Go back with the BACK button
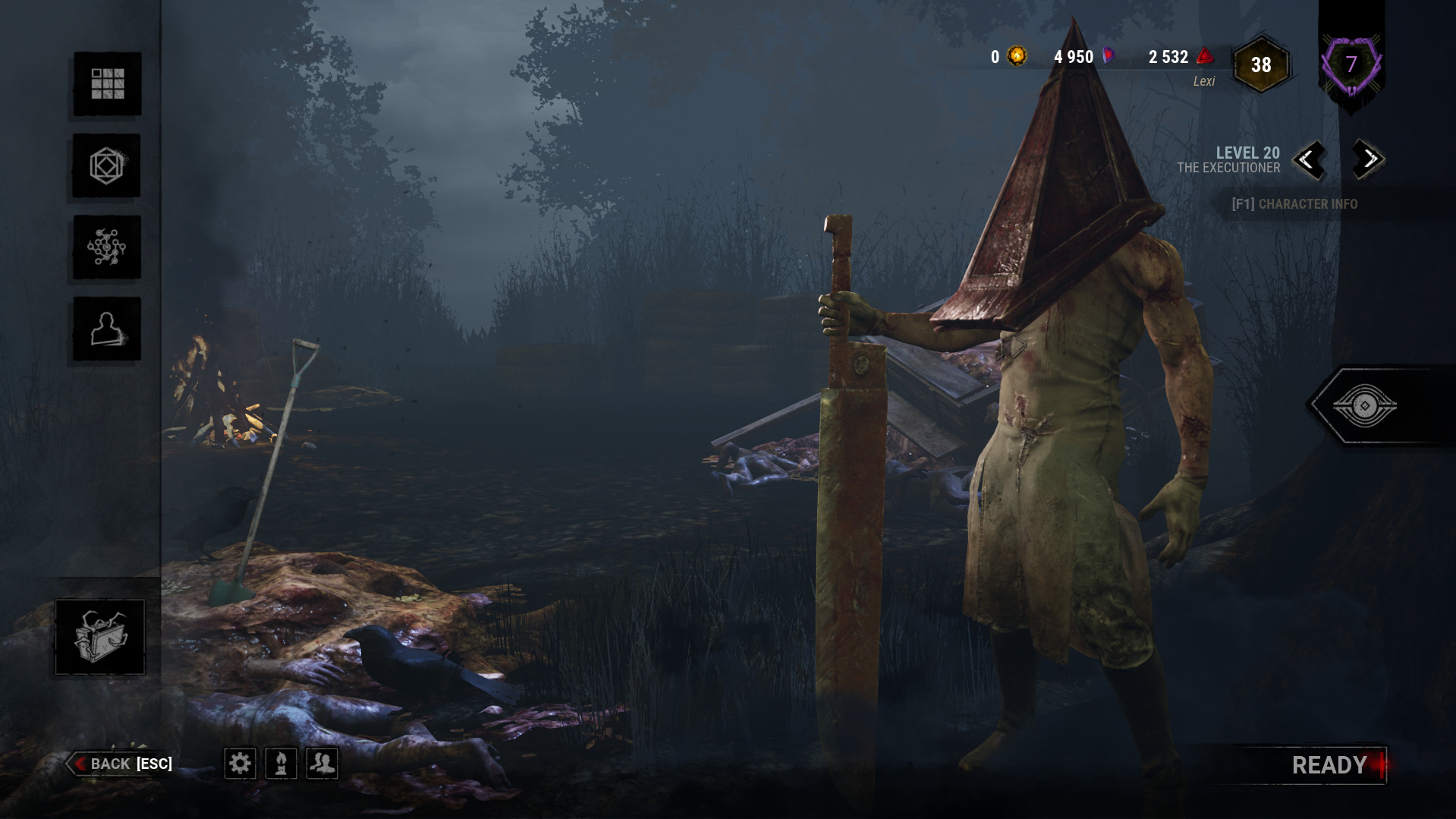Viewport: 1456px width, 819px height. (121, 764)
